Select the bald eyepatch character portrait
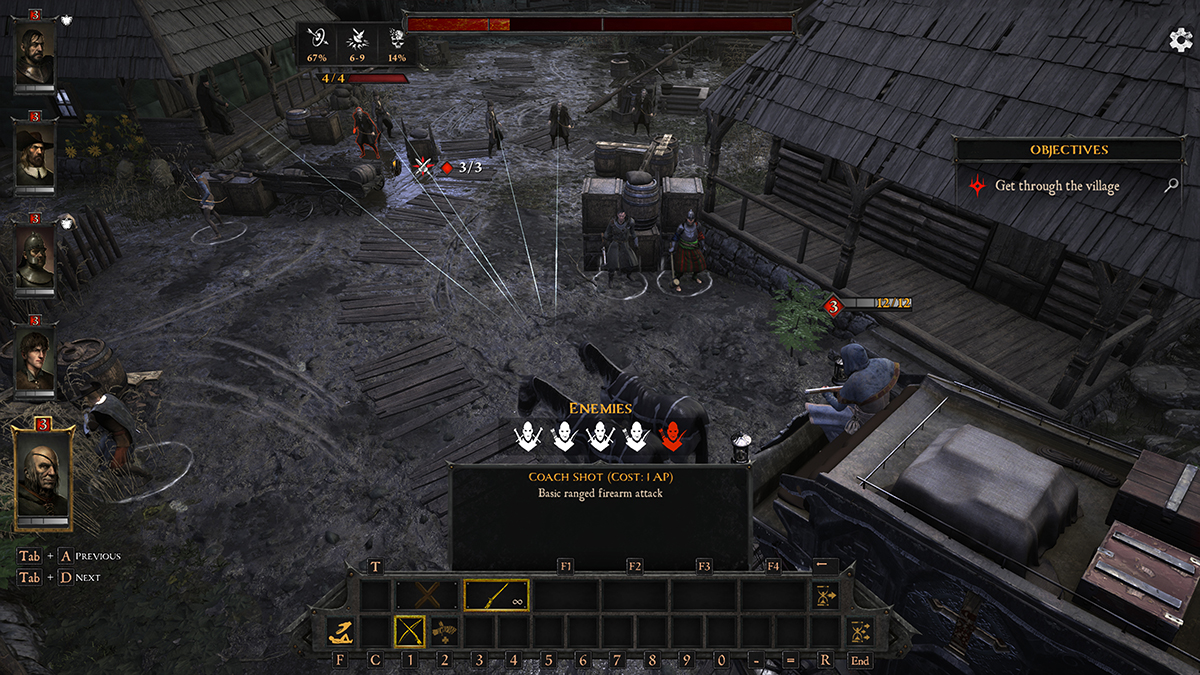 pyautogui.click(x=42, y=472)
